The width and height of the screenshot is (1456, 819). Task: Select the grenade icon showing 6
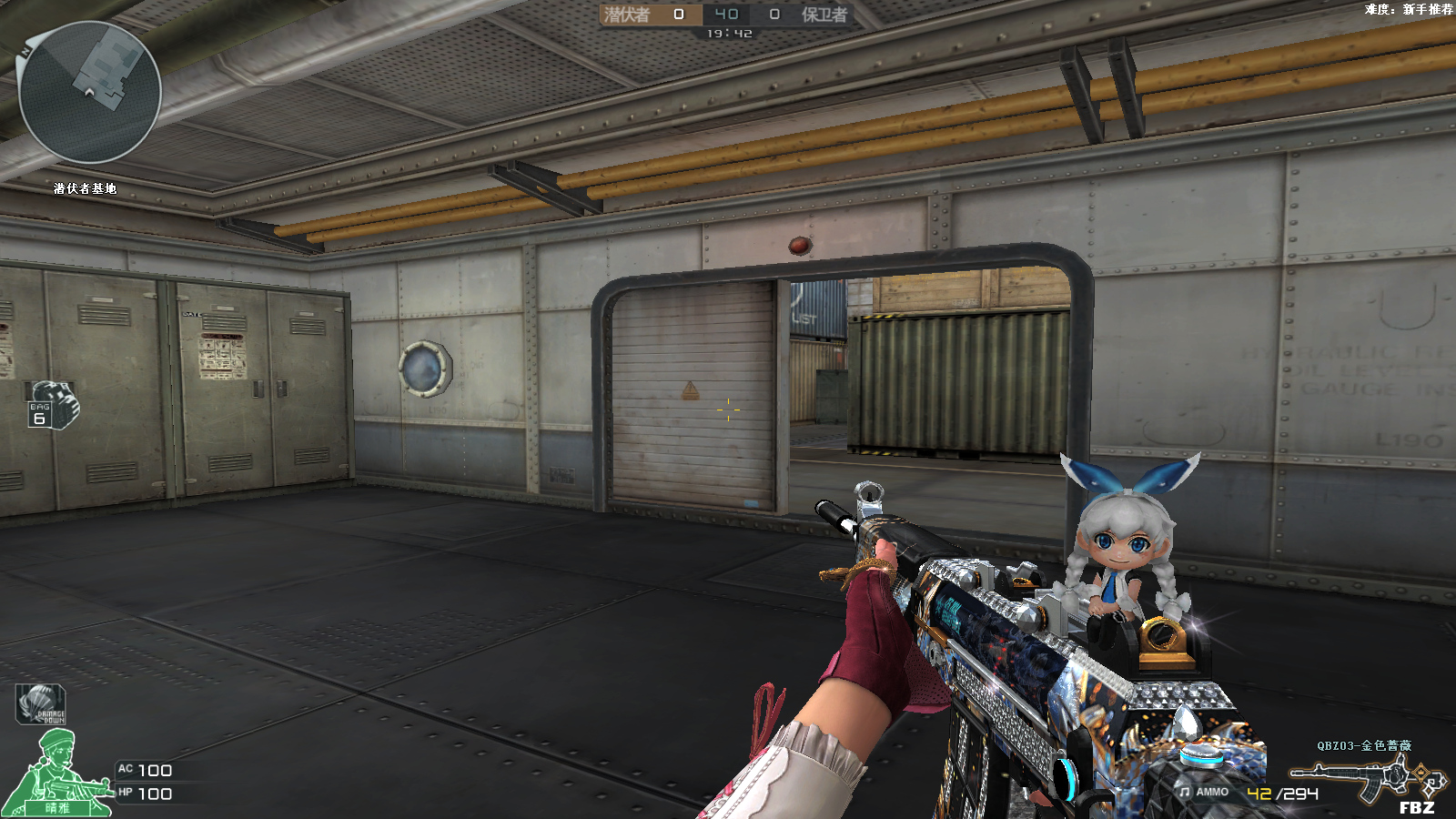(53, 404)
